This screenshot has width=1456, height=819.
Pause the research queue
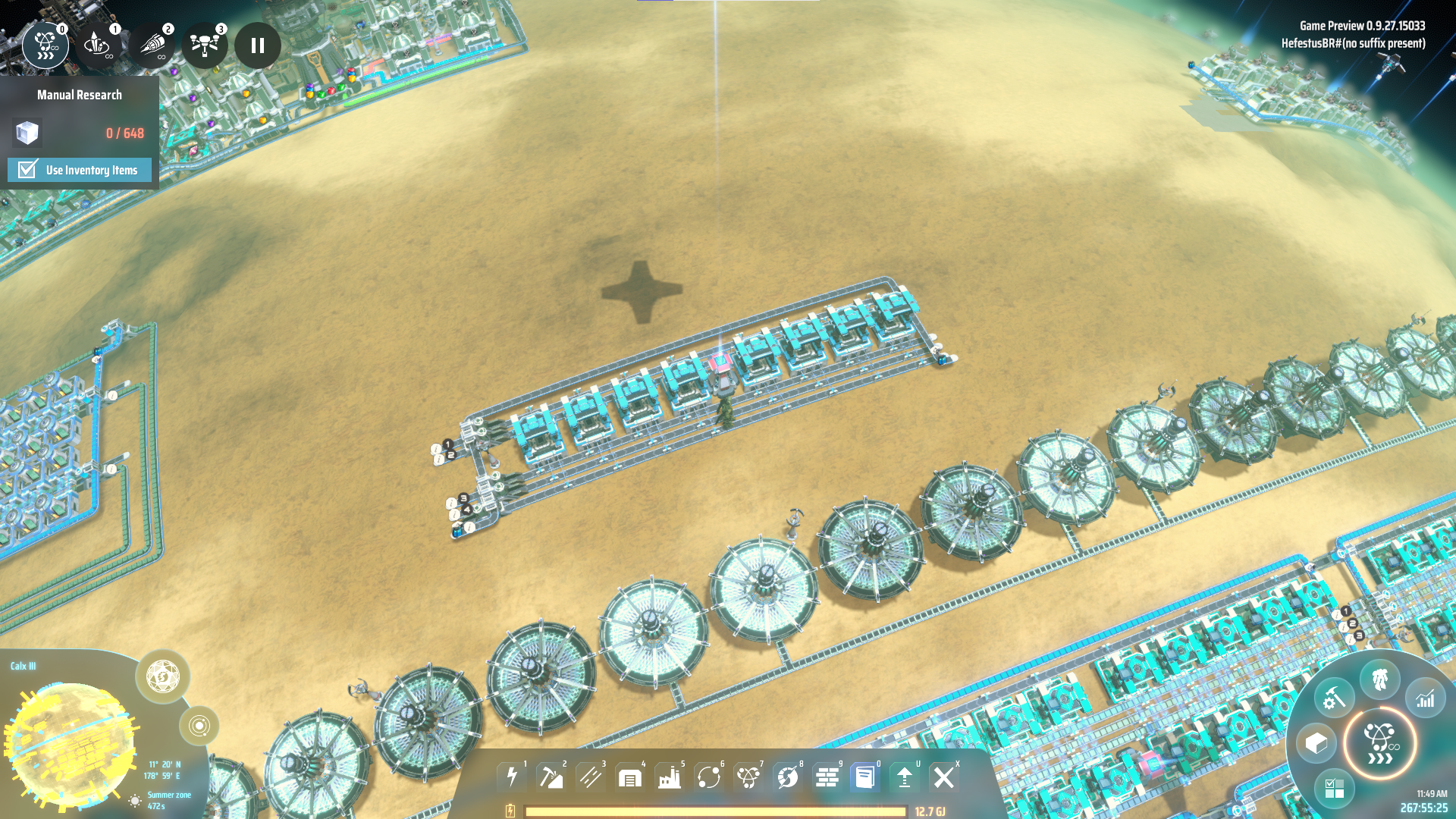[x=258, y=45]
